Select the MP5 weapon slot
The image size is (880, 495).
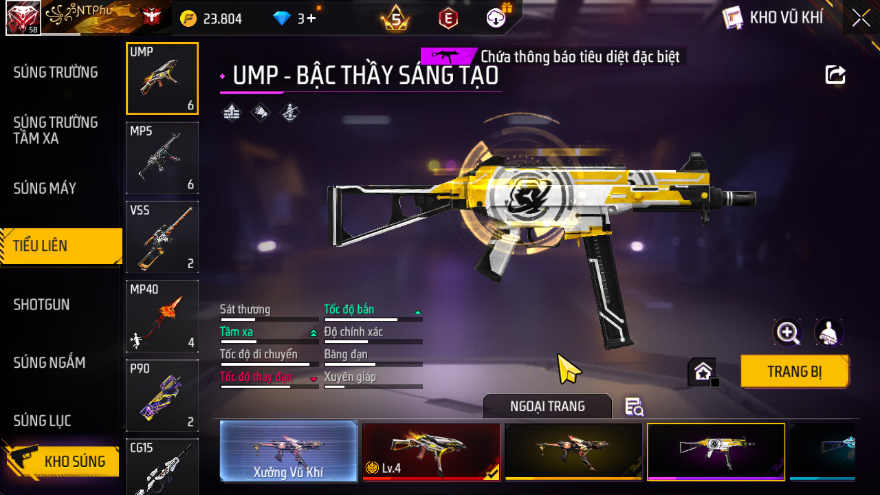pyautogui.click(x=162, y=158)
